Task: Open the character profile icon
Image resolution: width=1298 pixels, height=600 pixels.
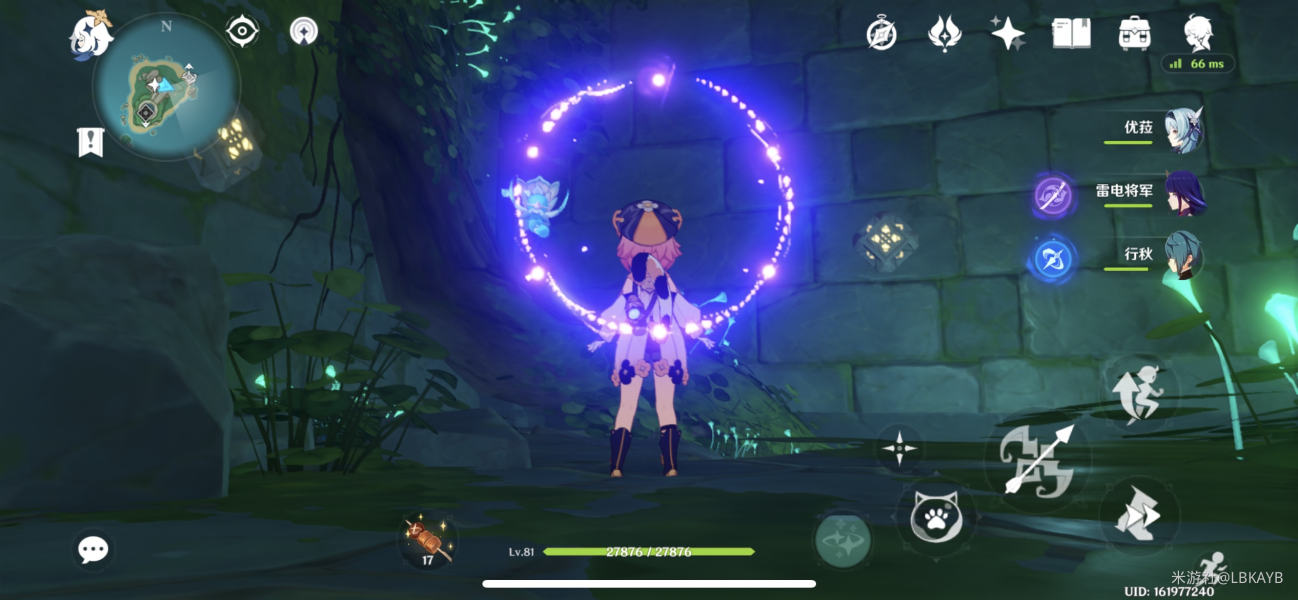Action: 1197,34
